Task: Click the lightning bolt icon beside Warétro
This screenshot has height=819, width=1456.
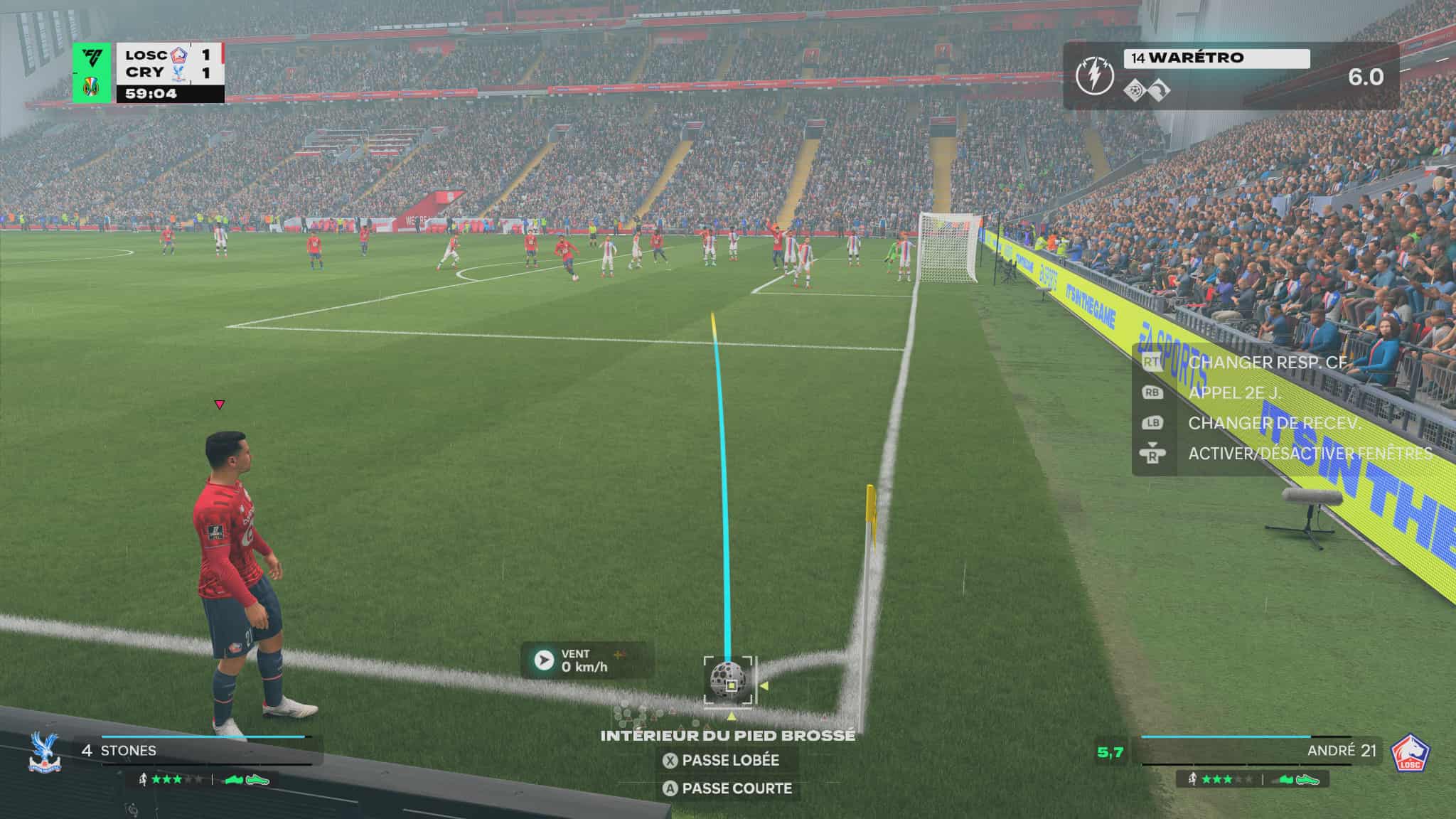Action: click(1094, 75)
